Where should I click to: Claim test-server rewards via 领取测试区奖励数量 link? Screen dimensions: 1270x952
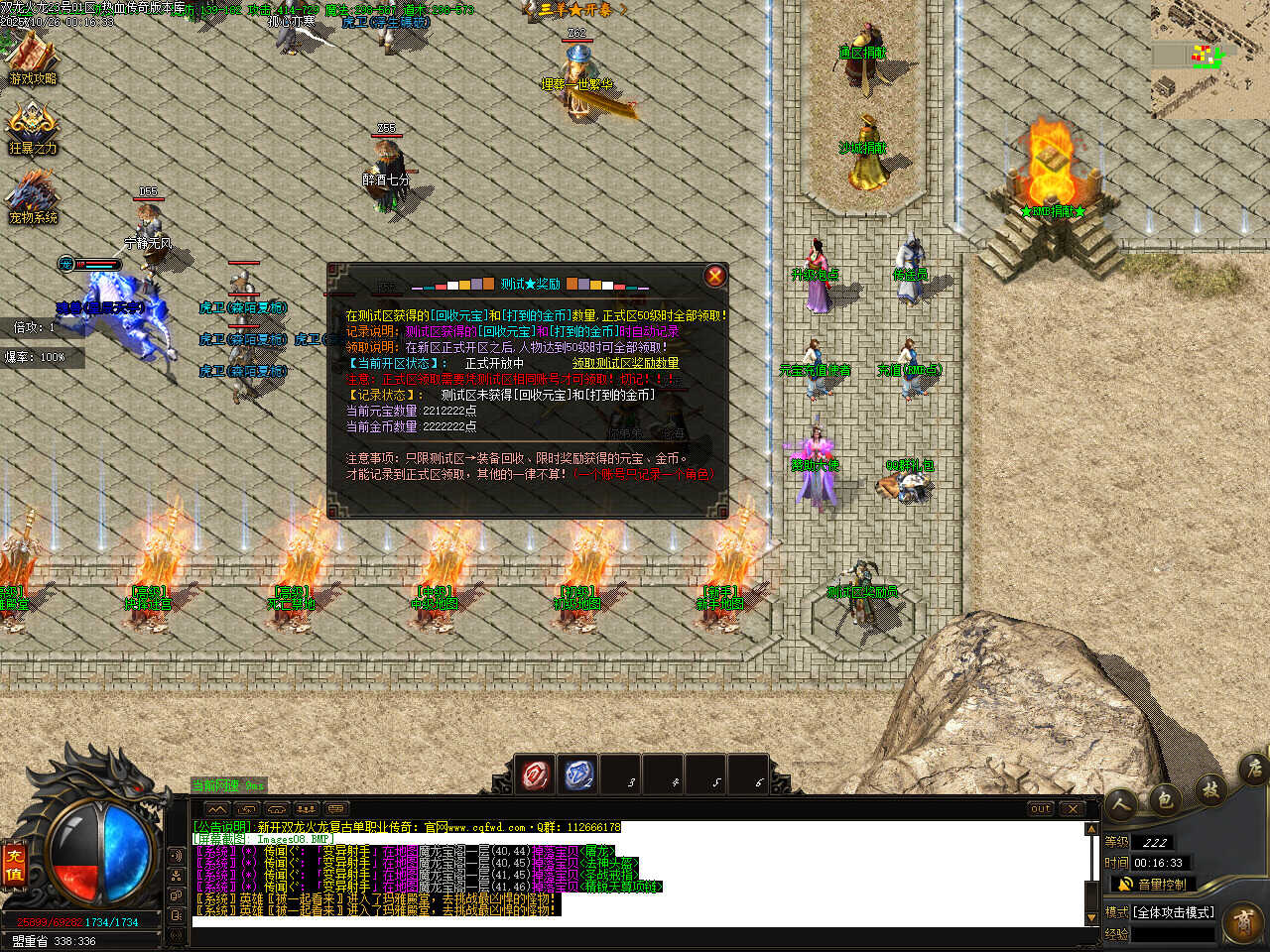pyautogui.click(x=626, y=363)
